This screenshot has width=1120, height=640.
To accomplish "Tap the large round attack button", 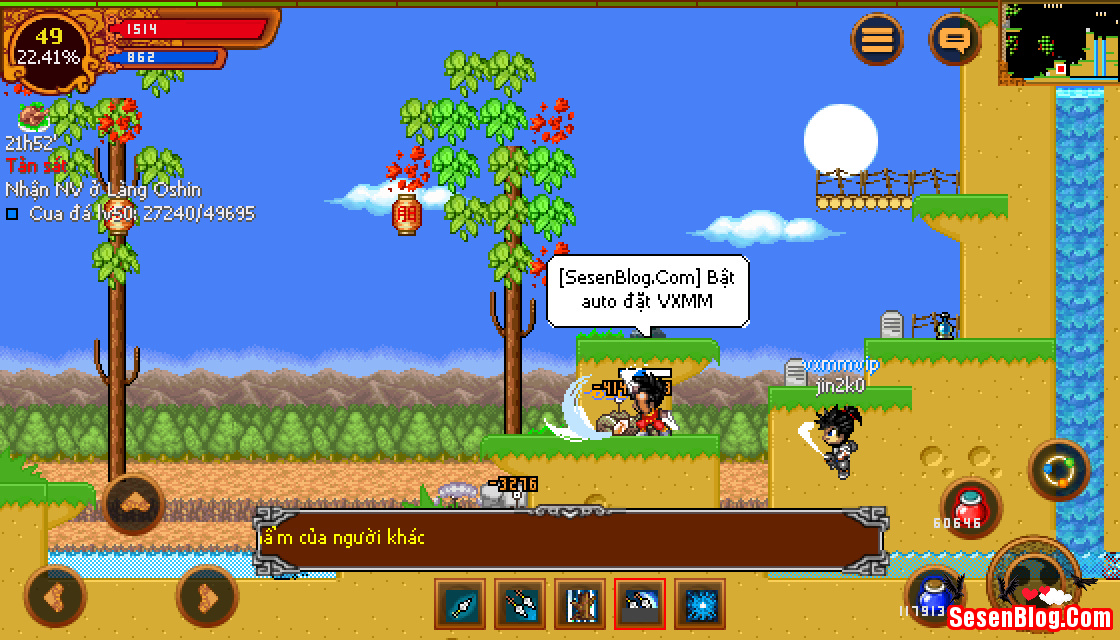I will click(1035, 580).
